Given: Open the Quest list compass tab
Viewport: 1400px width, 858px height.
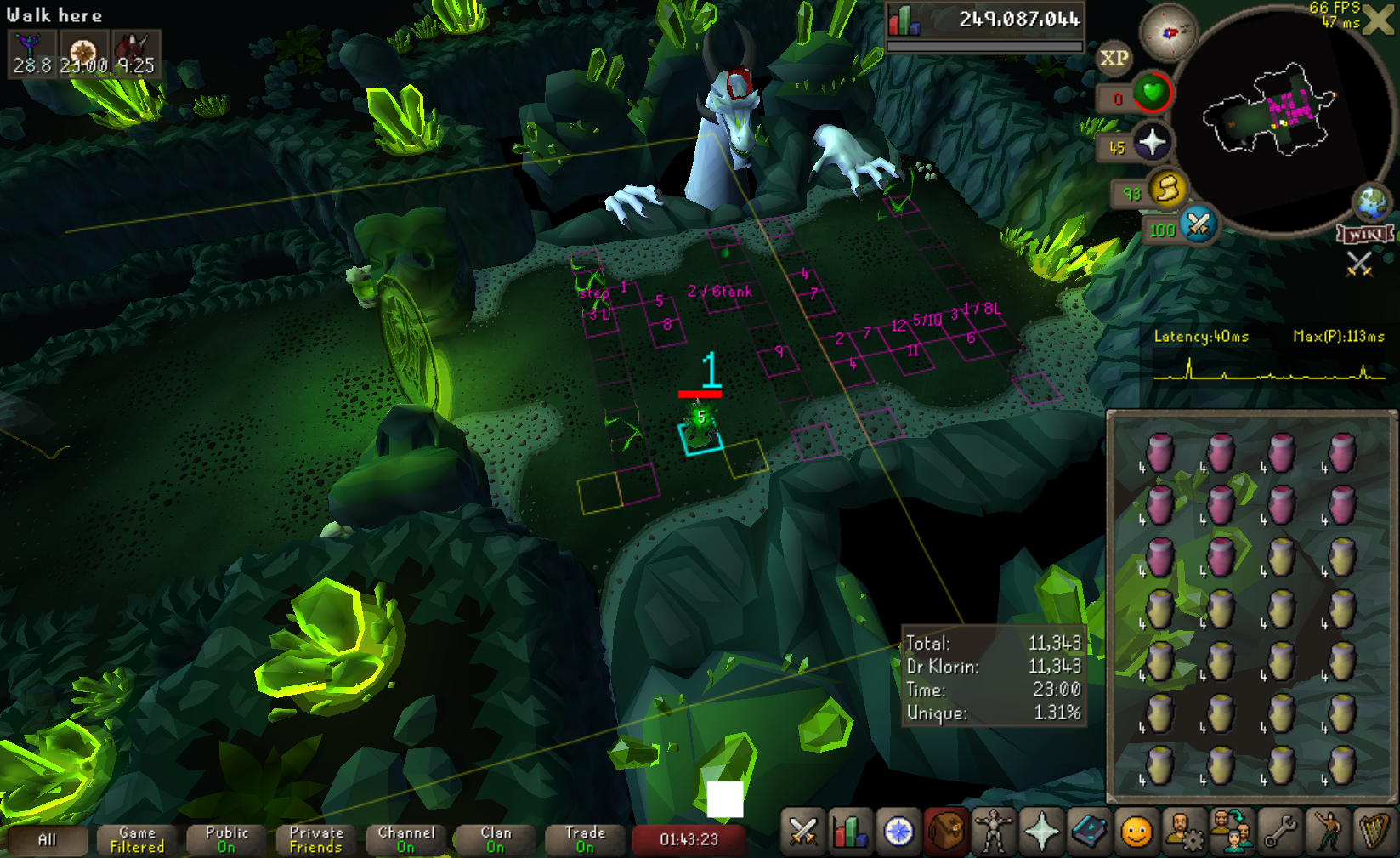Looking at the screenshot, I should tap(898, 832).
